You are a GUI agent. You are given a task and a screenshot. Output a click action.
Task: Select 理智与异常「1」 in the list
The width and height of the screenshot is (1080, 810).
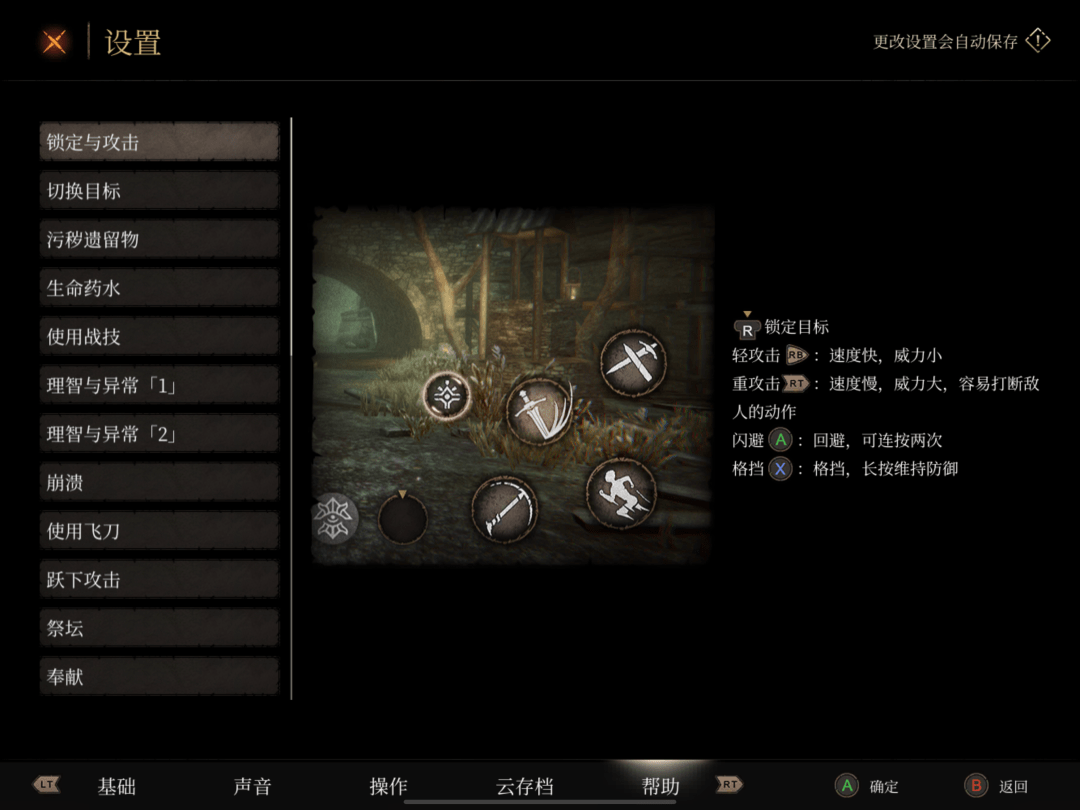pos(159,385)
